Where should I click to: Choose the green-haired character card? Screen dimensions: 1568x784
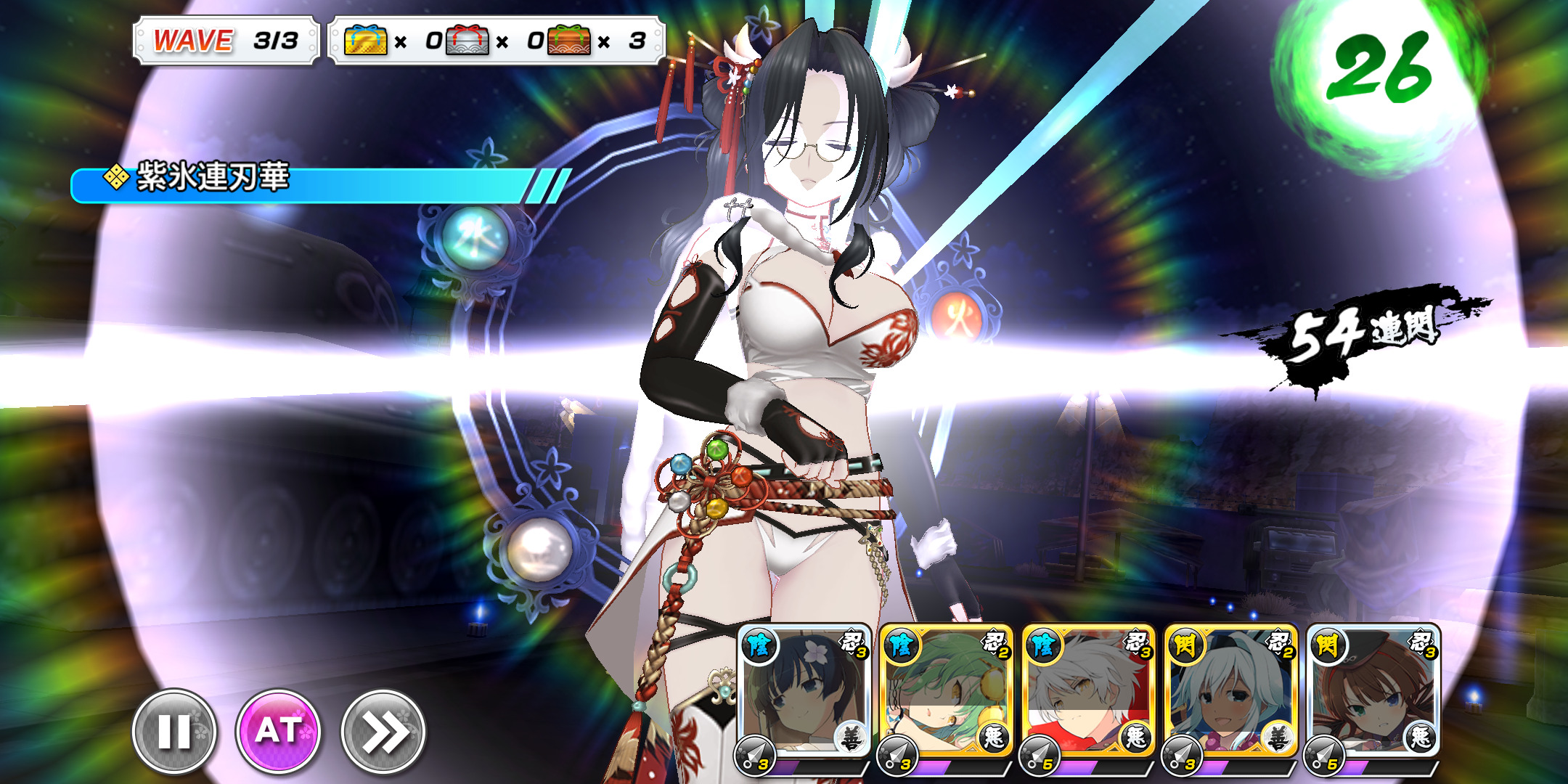click(x=946, y=693)
